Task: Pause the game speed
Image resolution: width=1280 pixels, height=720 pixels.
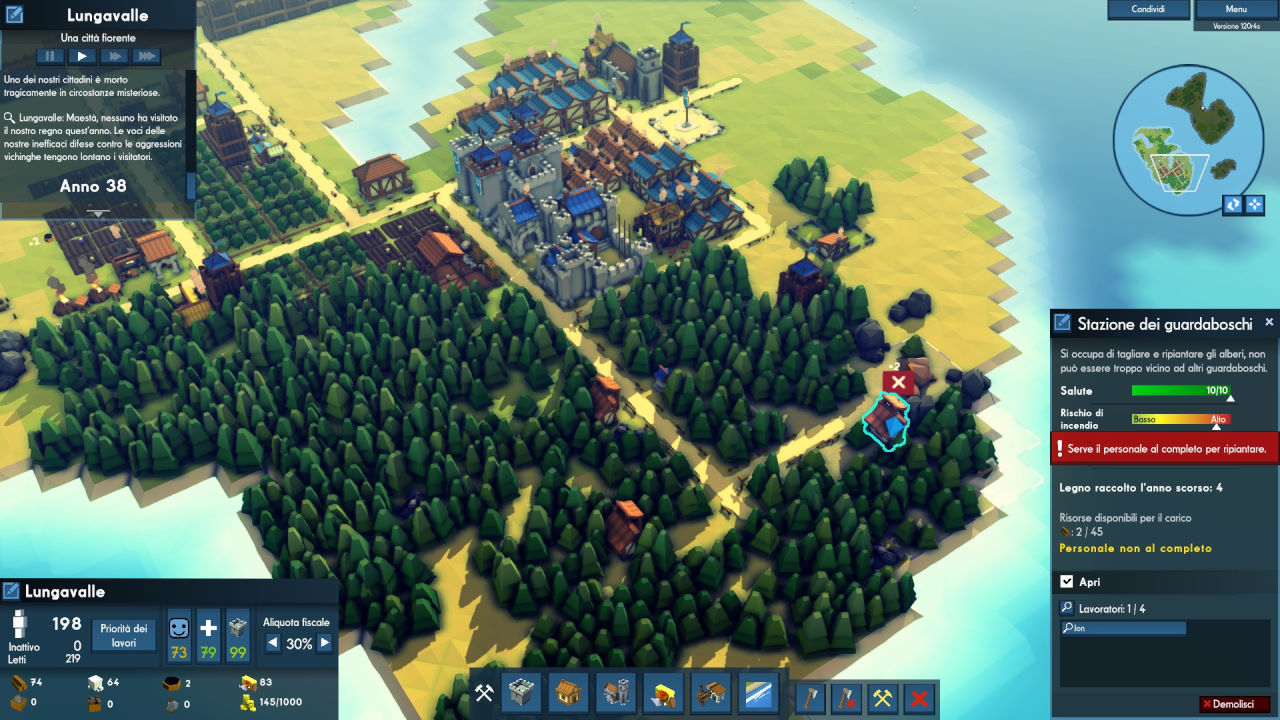Action: click(49, 56)
